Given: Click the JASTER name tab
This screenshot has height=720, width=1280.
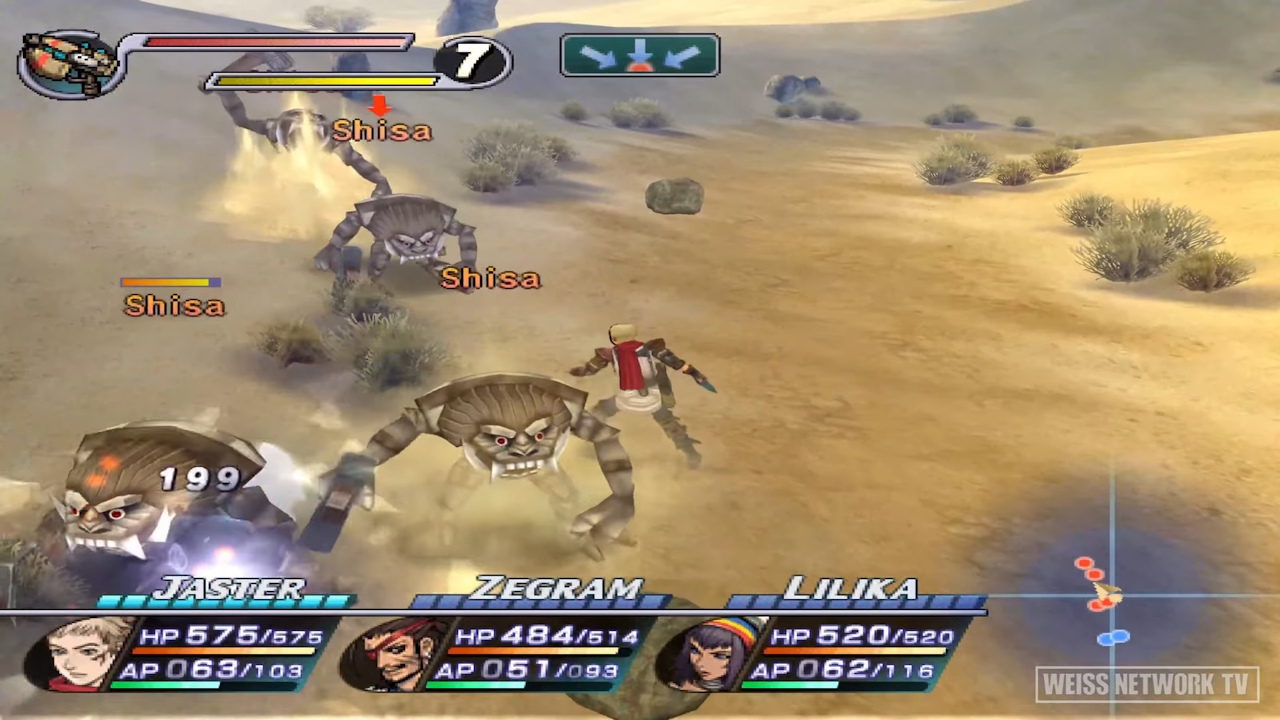Looking at the screenshot, I should (x=232, y=589).
